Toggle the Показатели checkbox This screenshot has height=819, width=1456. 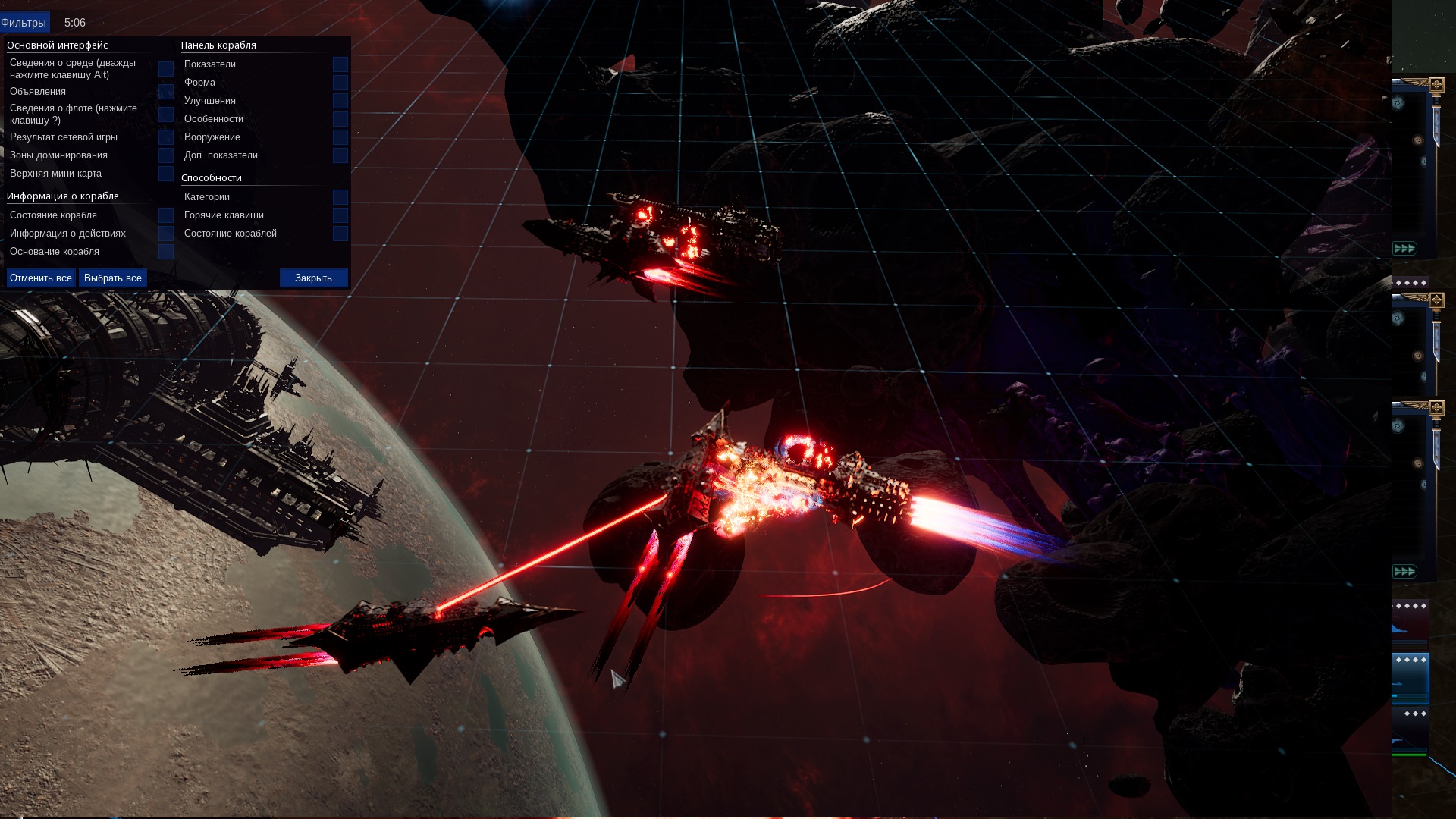point(340,64)
